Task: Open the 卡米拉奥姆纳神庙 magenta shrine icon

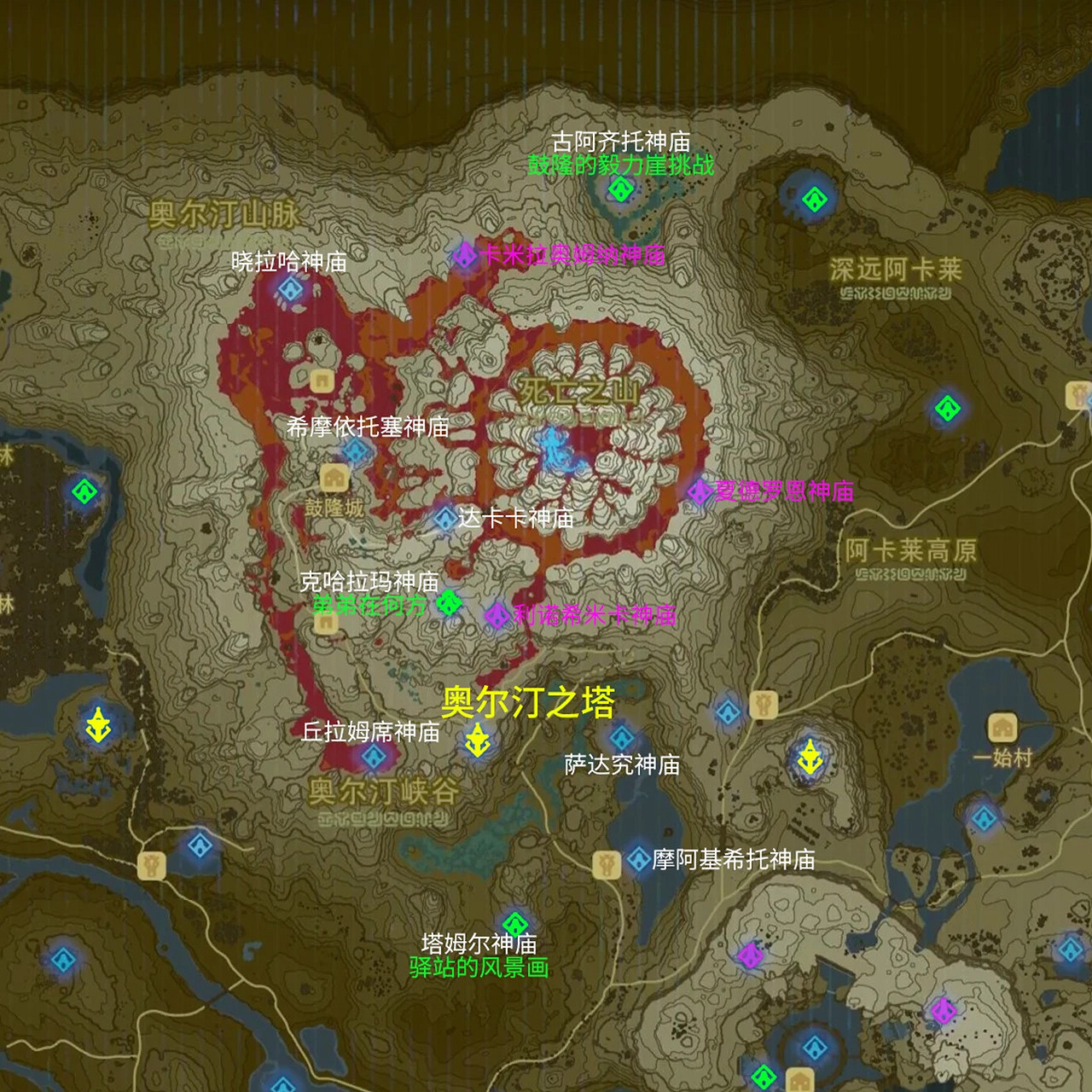Action: point(465,253)
